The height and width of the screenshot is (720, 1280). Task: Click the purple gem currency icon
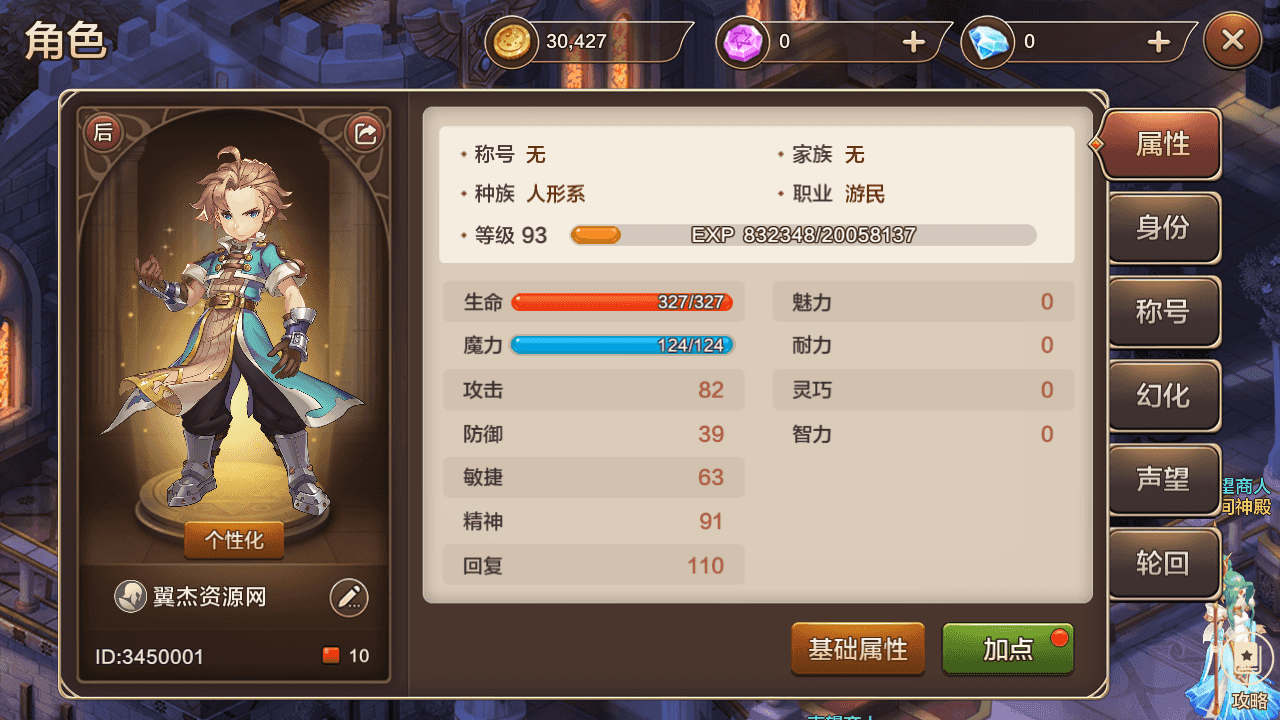741,42
